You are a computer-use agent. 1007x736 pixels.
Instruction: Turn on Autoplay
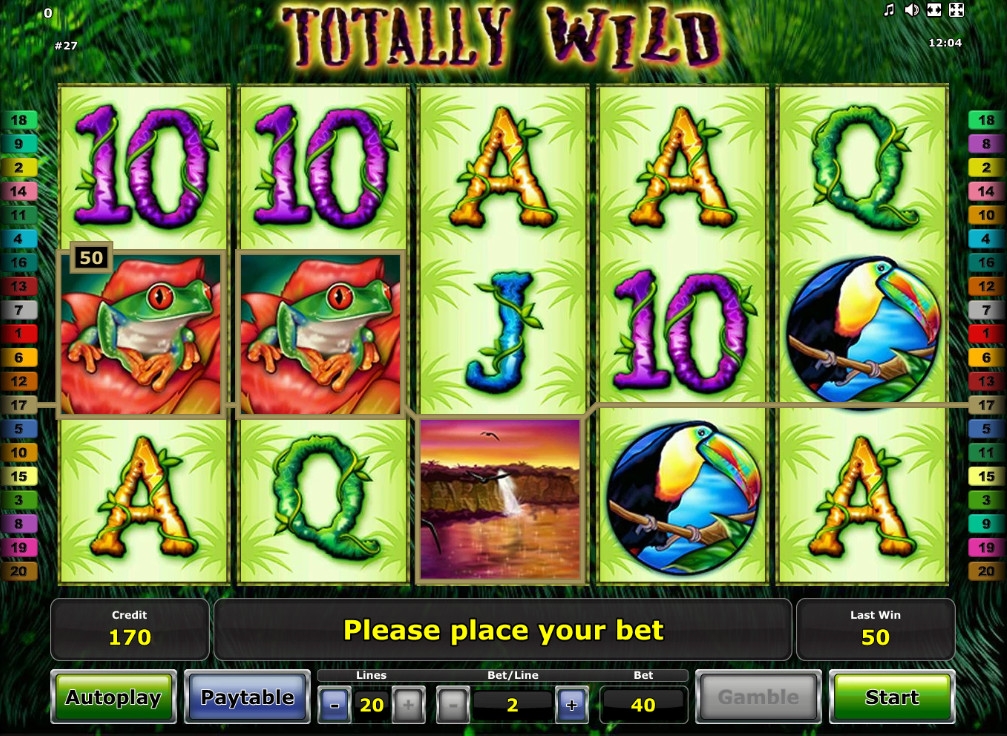pos(113,697)
